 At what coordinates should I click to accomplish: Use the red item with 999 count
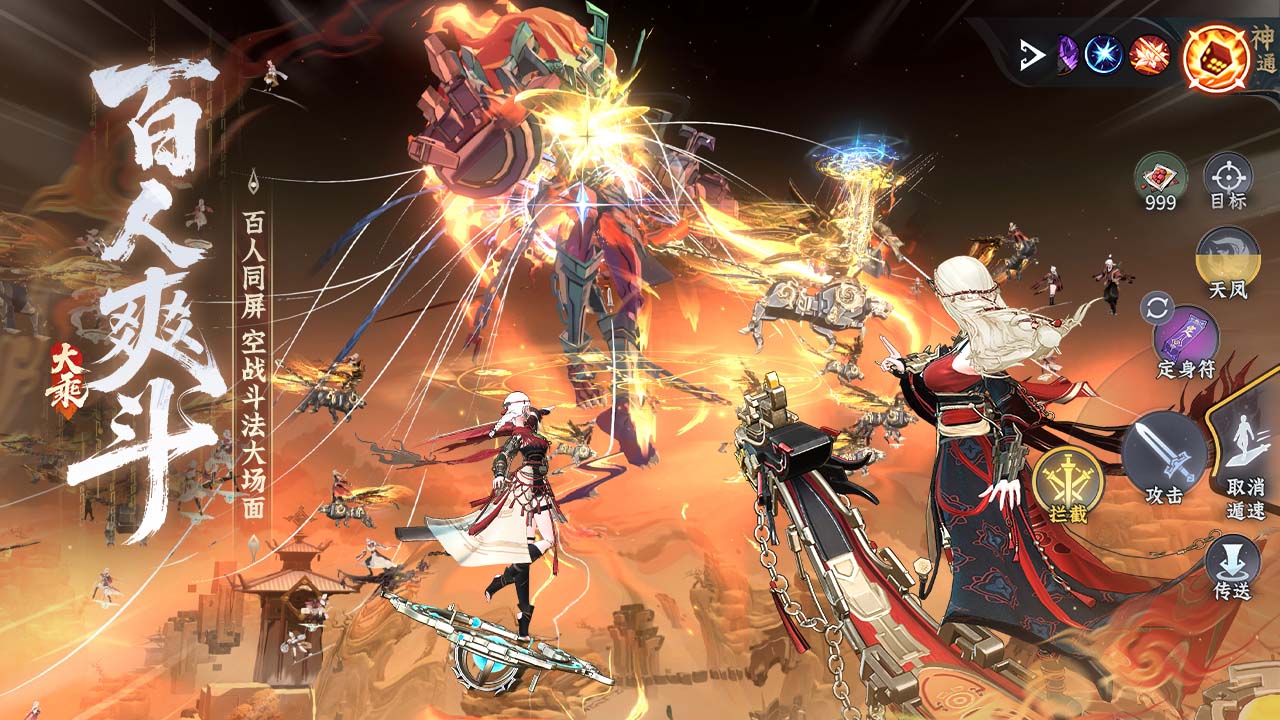point(1161,178)
